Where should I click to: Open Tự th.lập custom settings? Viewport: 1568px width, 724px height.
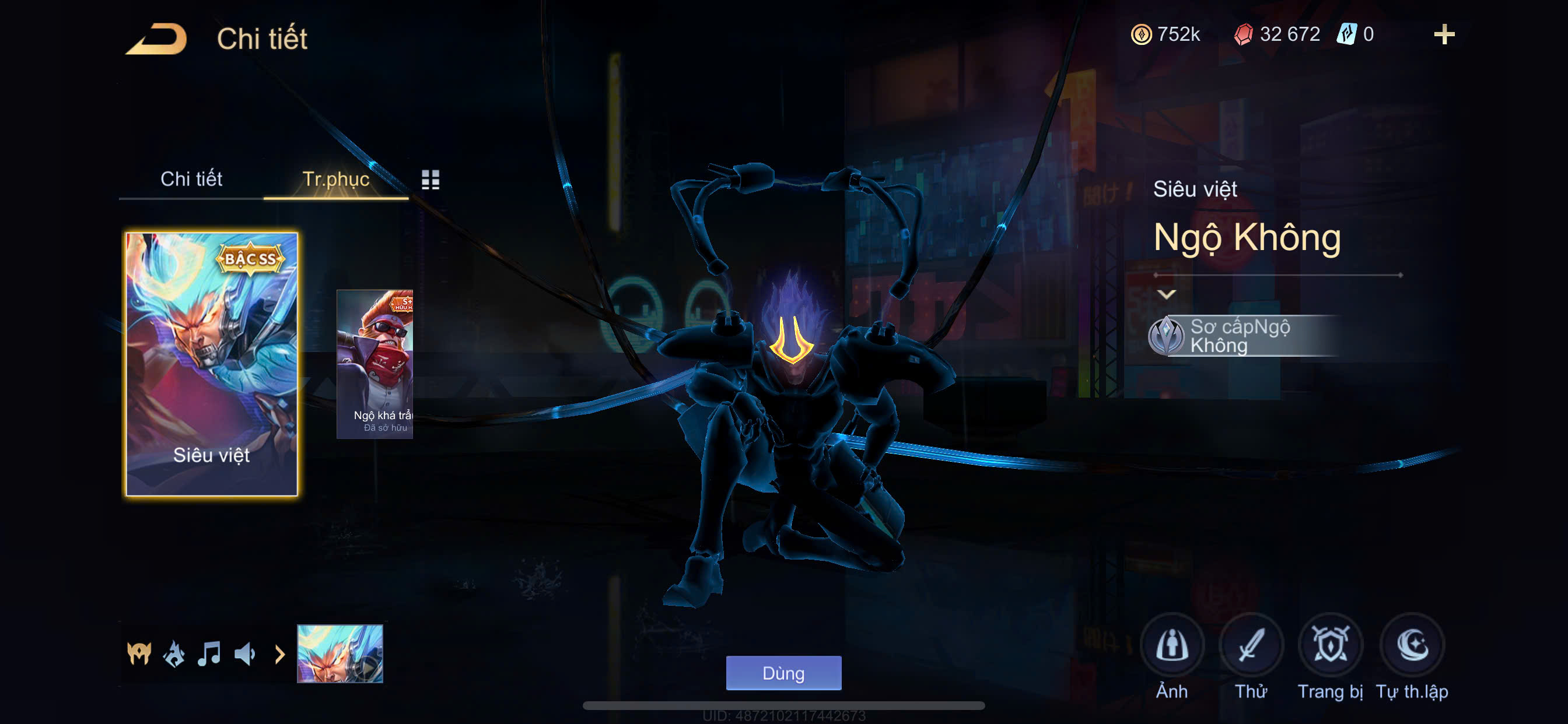click(x=1412, y=646)
